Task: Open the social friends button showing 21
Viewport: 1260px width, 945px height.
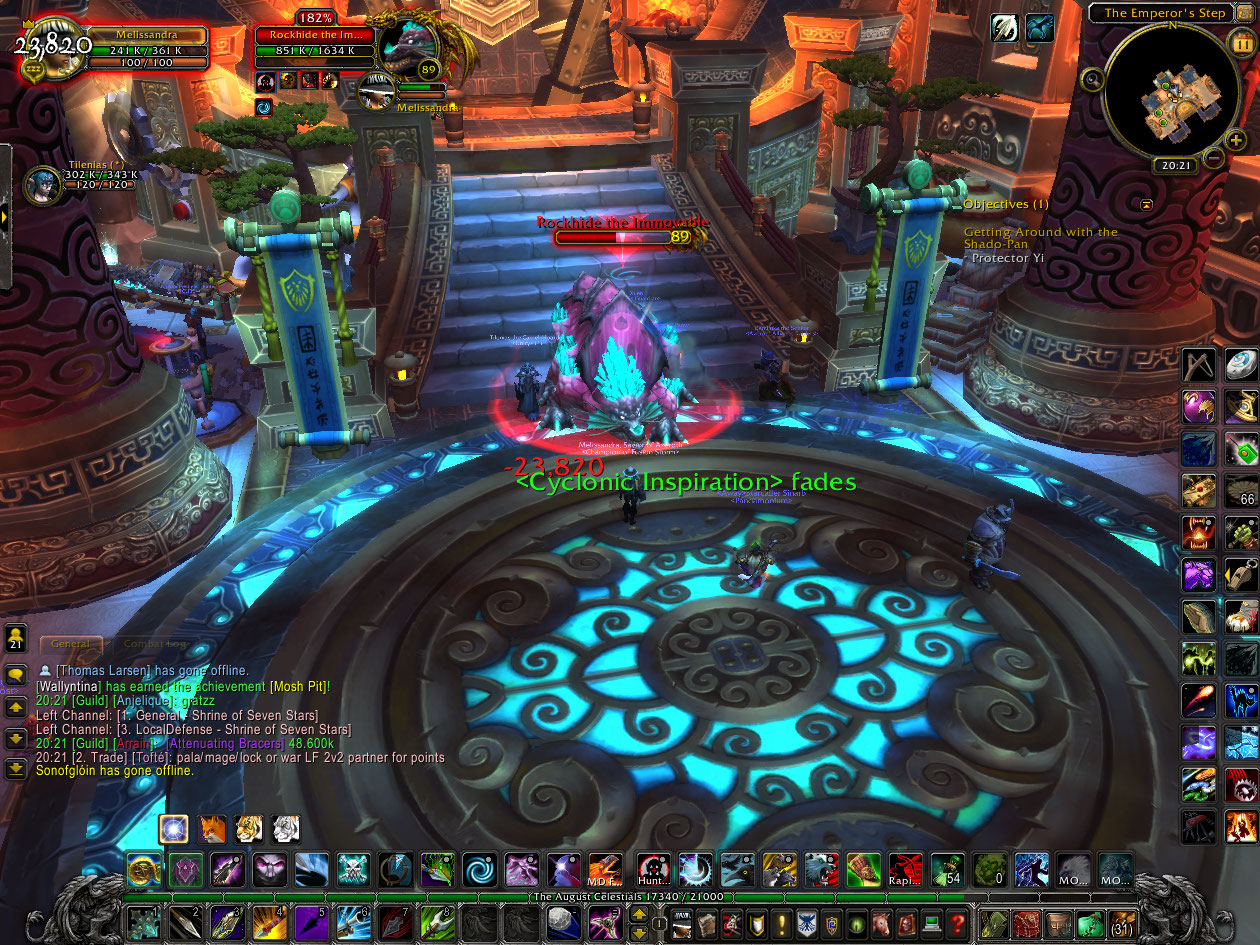Action: click(x=16, y=637)
